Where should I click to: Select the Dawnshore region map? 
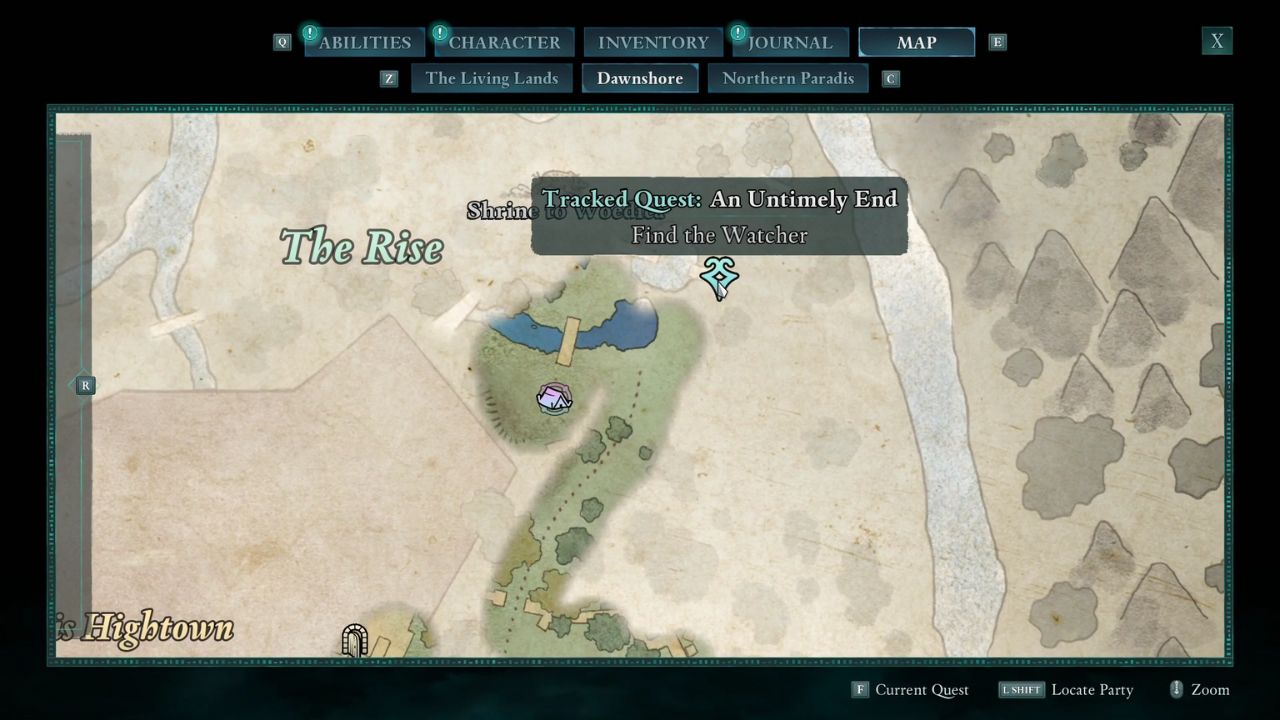click(x=640, y=78)
